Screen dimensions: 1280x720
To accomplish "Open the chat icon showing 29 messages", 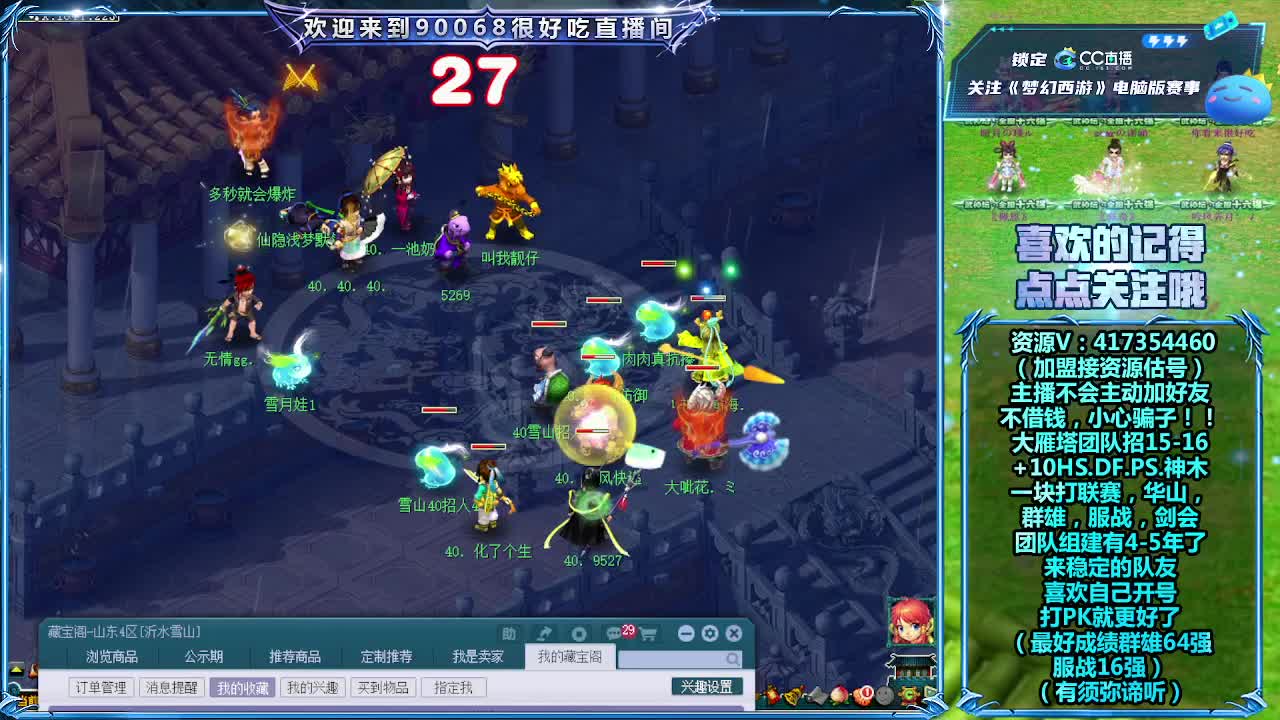I will click(x=614, y=633).
